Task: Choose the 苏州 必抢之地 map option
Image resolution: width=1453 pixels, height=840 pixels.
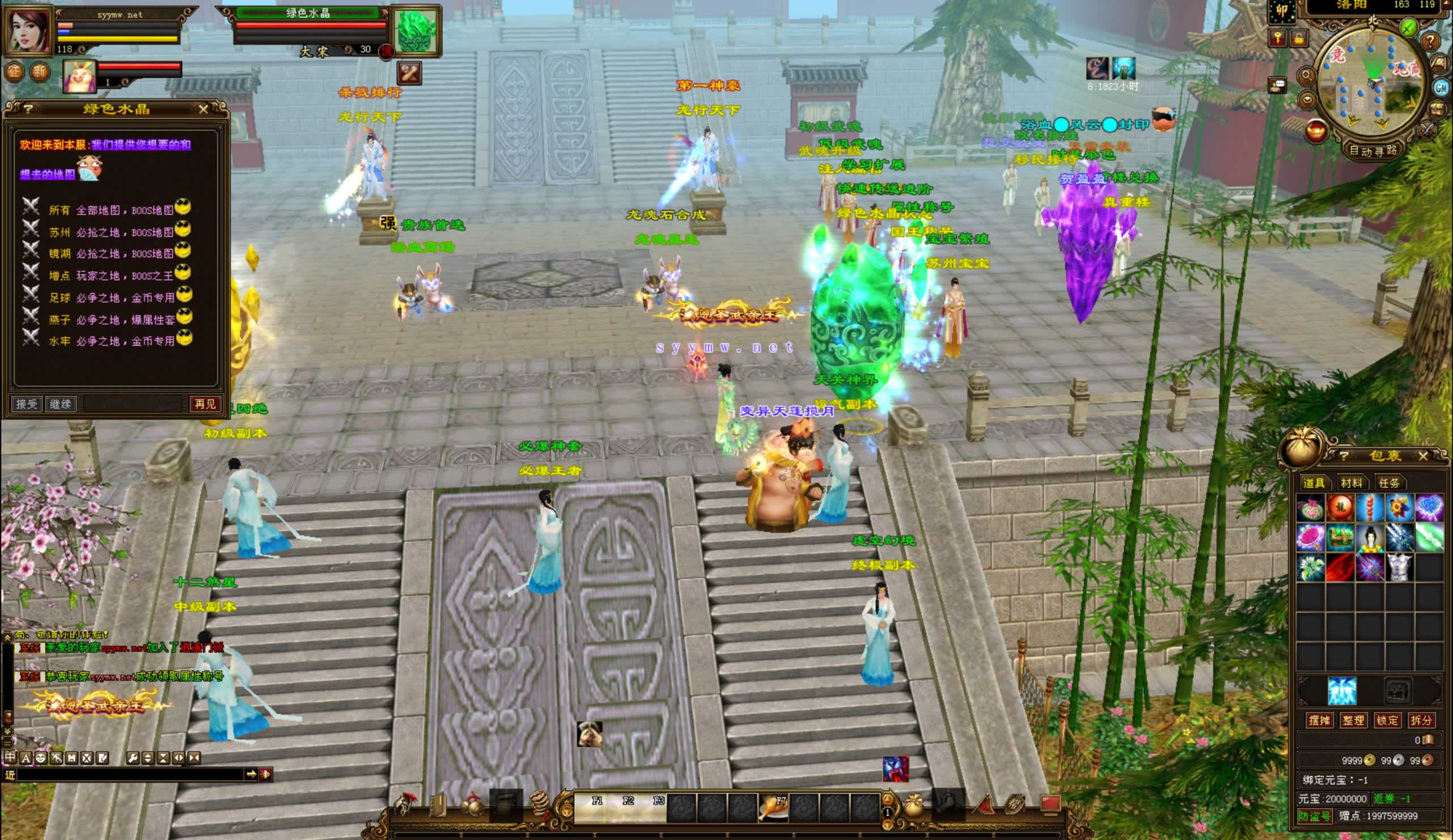Action: click(111, 232)
